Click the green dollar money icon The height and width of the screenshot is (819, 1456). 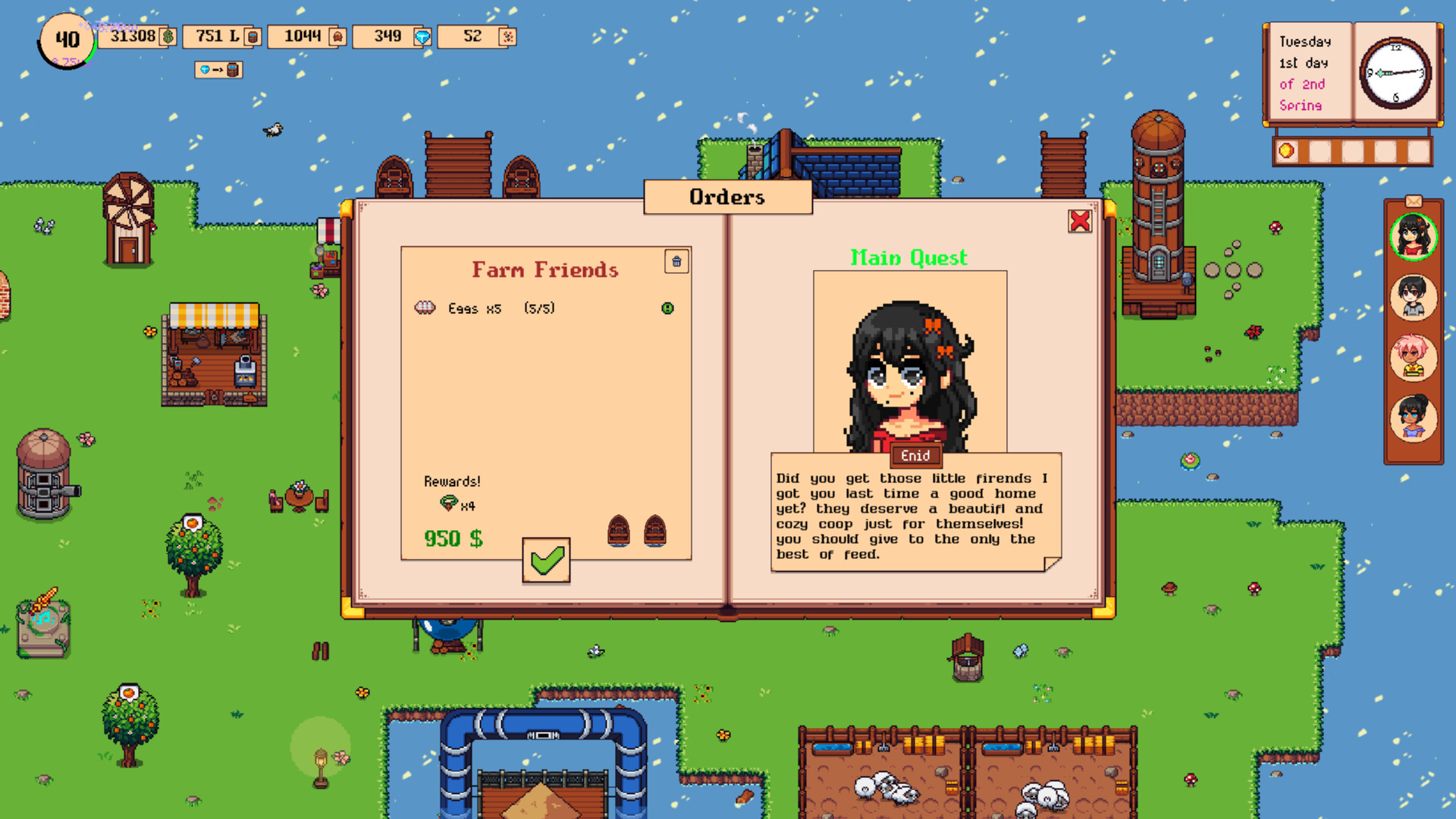point(168,36)
